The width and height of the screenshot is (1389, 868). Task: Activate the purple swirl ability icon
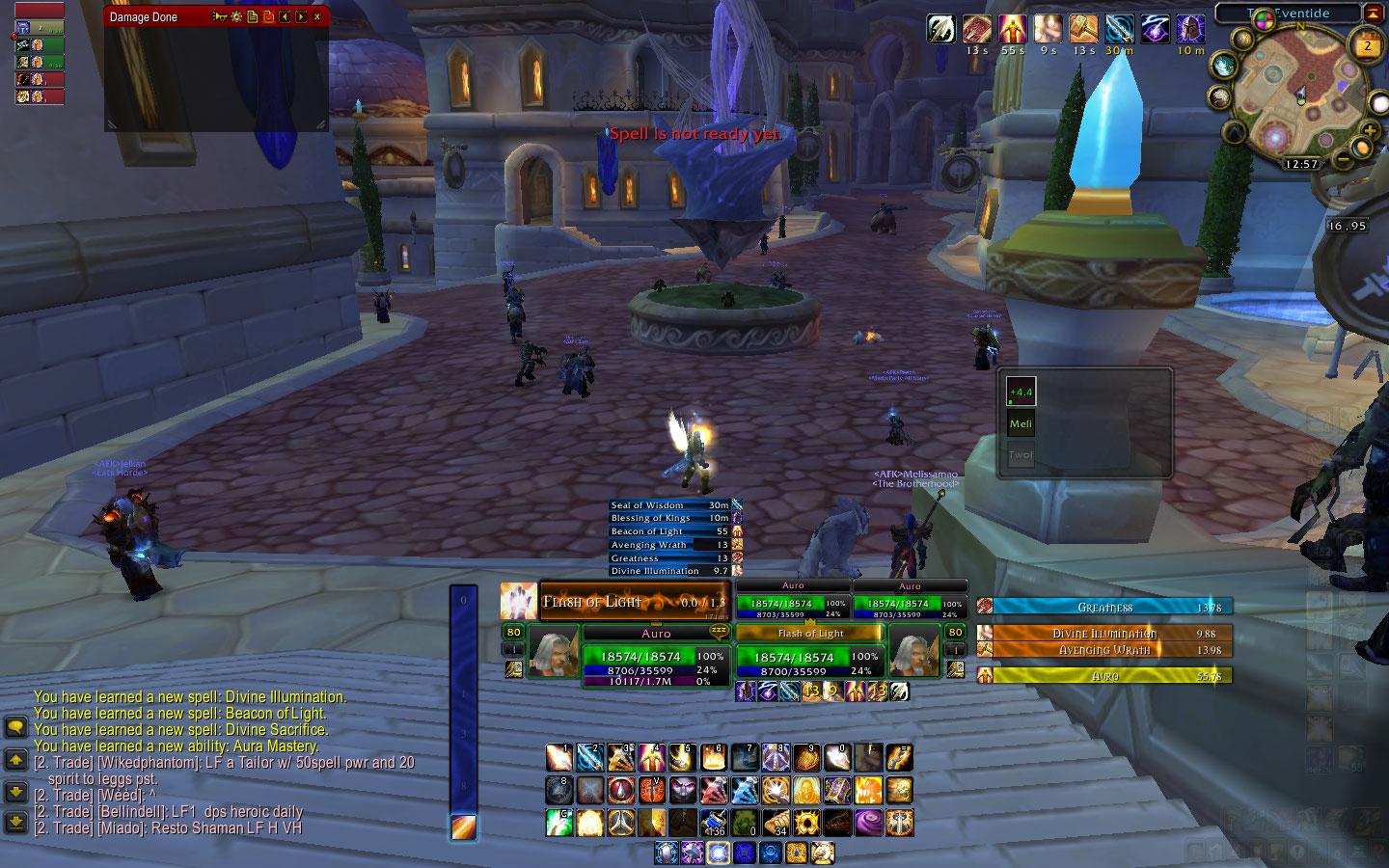coord(867,823)
